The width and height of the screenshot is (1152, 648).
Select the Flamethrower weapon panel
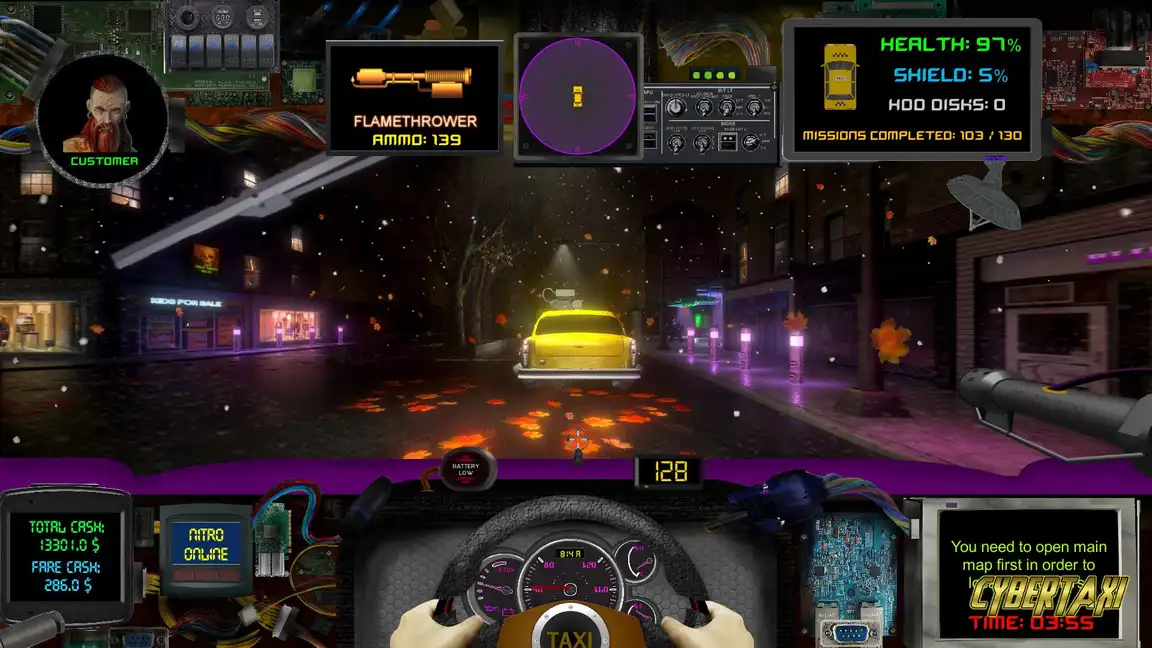click(414, 98)
